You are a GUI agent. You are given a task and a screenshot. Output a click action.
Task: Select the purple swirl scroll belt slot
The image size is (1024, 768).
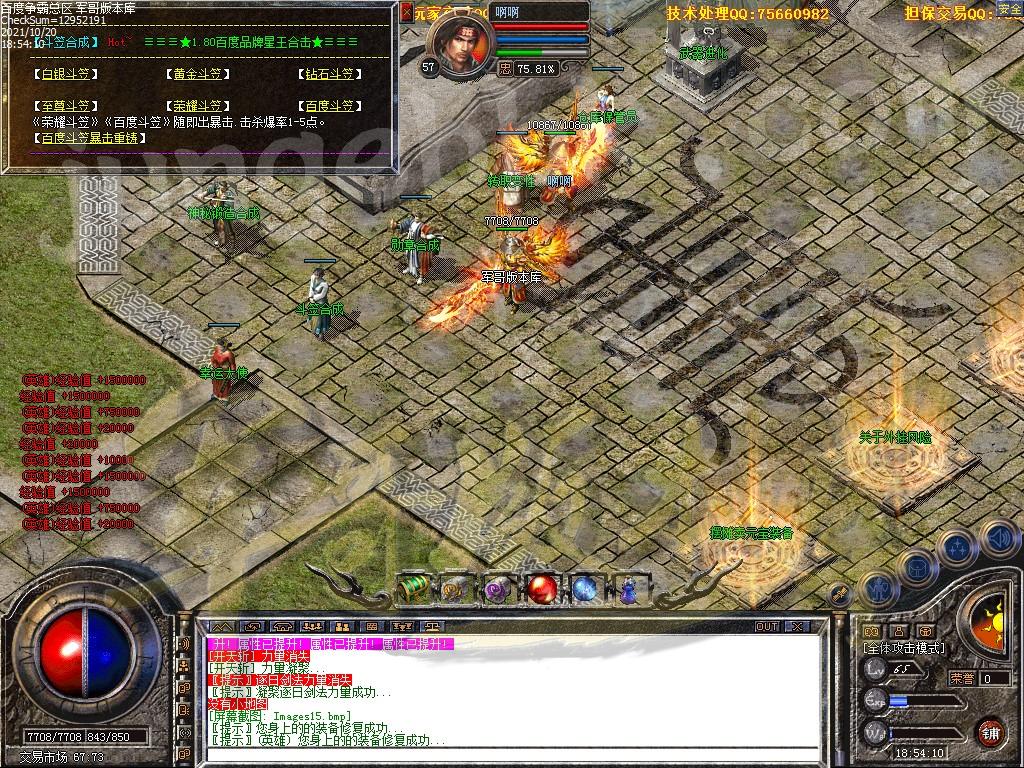click(499, 589)
